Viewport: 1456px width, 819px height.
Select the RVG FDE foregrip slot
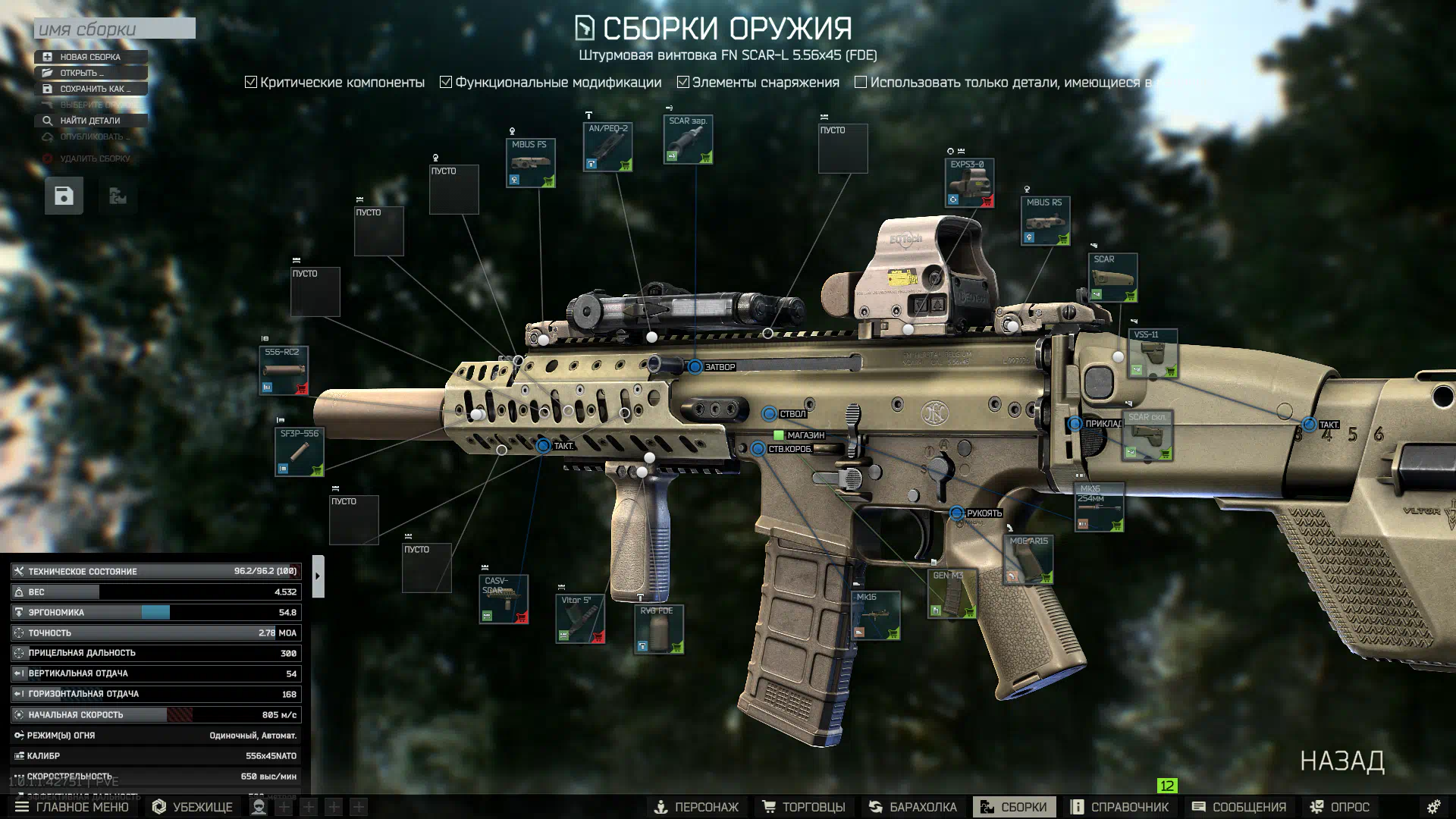pos(658,629)
